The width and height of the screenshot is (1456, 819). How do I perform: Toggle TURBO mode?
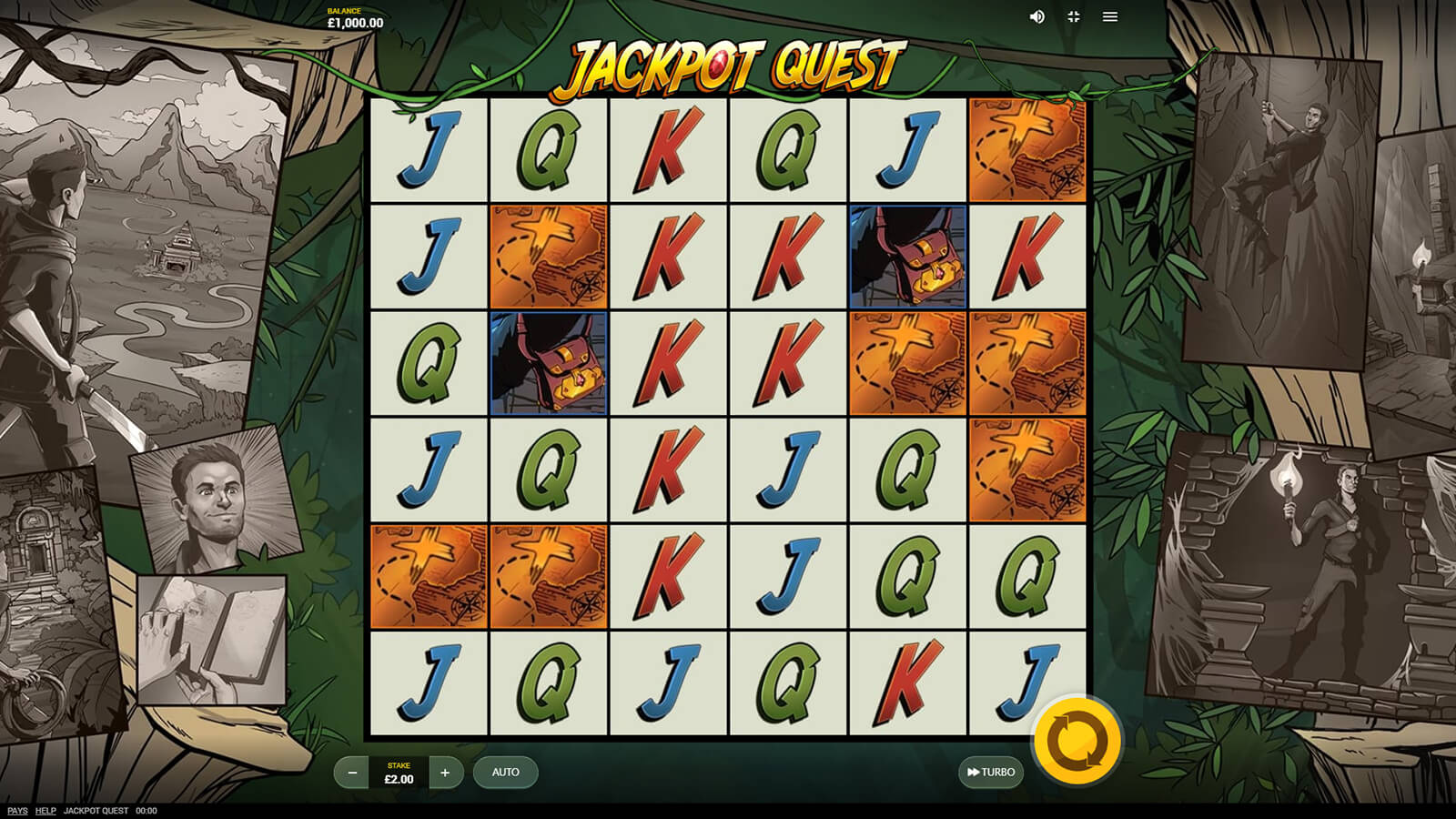pyautogui.click(x=990, y=773)
